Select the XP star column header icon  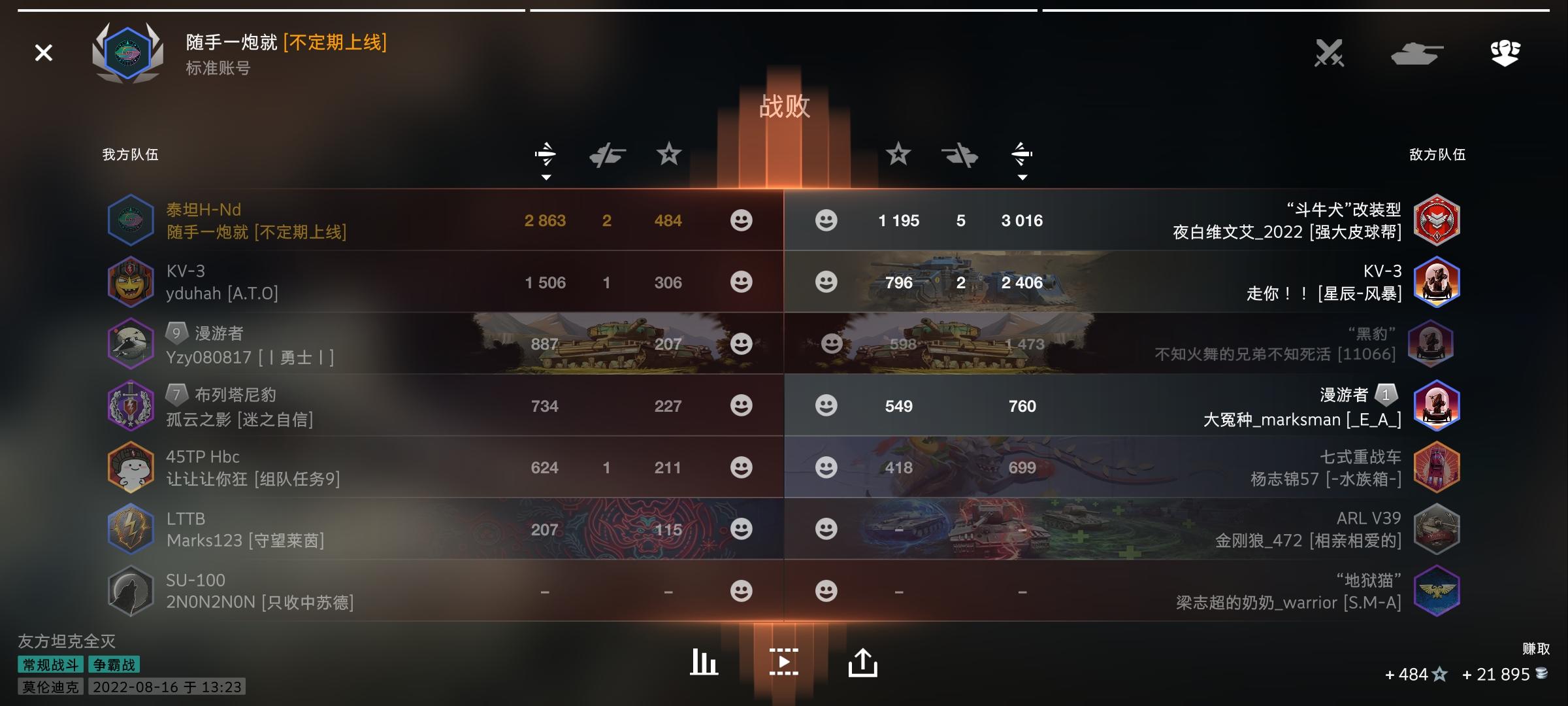(669, 155)
